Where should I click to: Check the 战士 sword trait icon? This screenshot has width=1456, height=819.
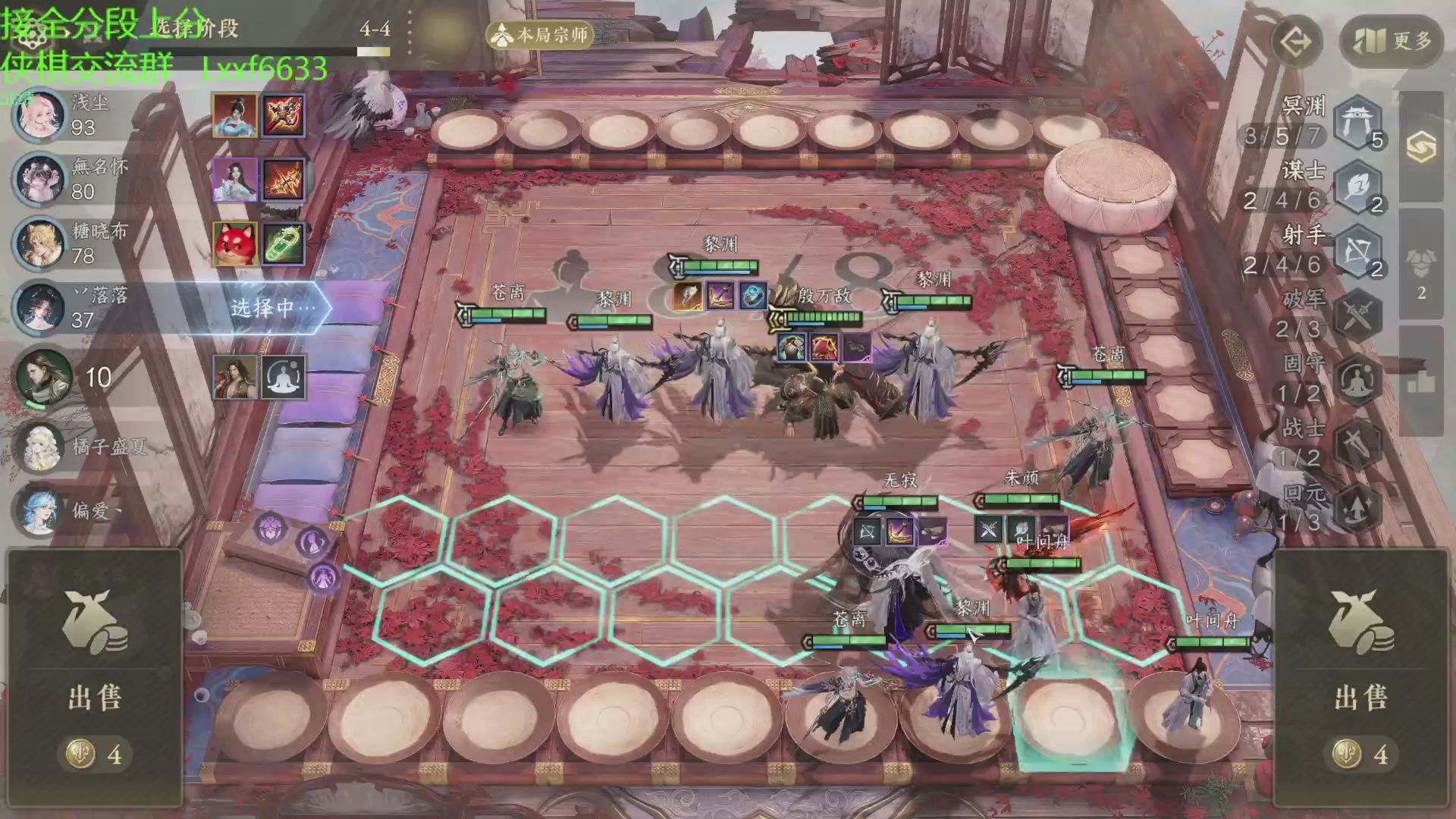pyautogui.click(x=1357, y=444)
